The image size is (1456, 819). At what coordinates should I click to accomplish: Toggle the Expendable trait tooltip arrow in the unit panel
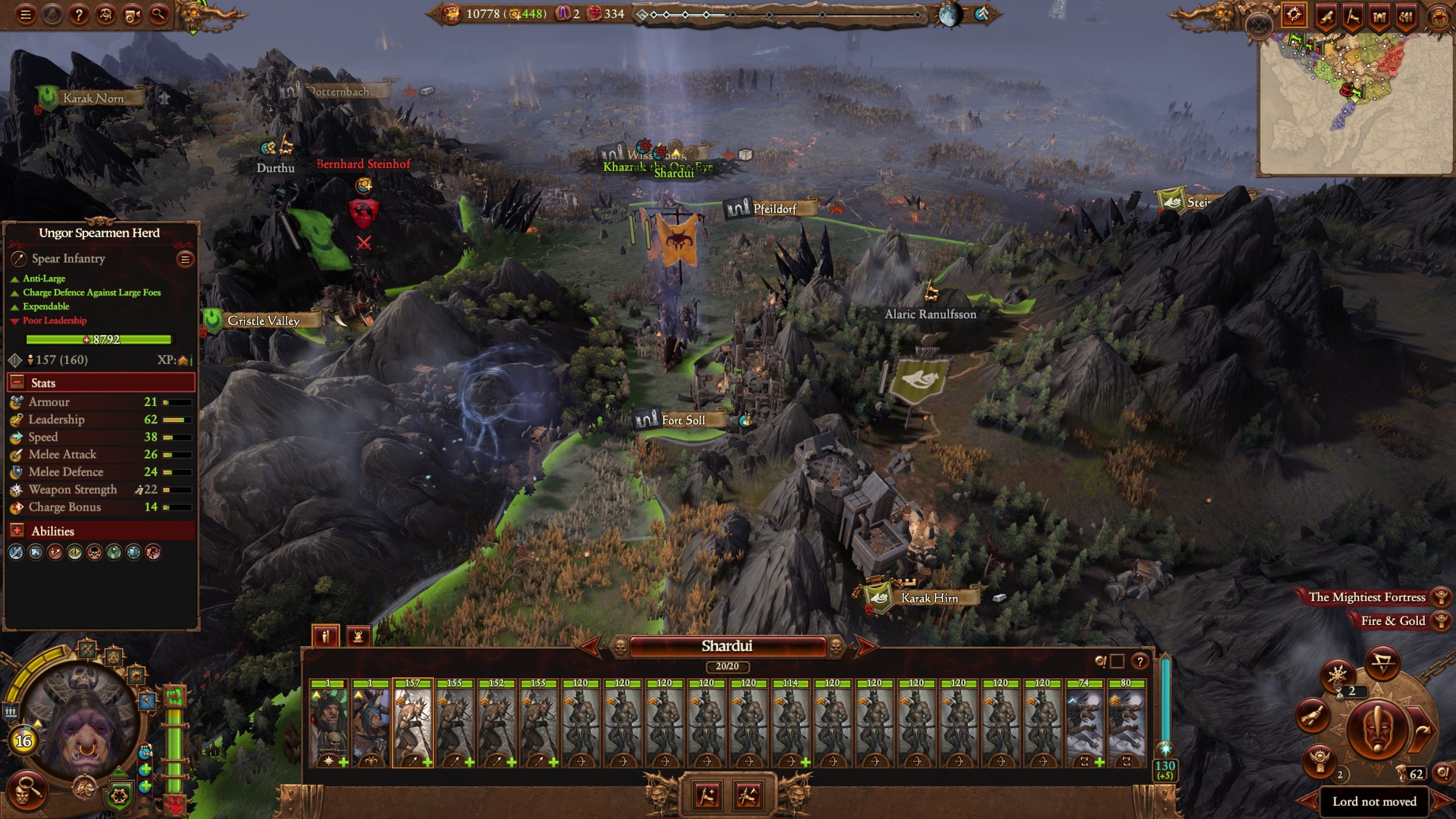pos(14,306)
